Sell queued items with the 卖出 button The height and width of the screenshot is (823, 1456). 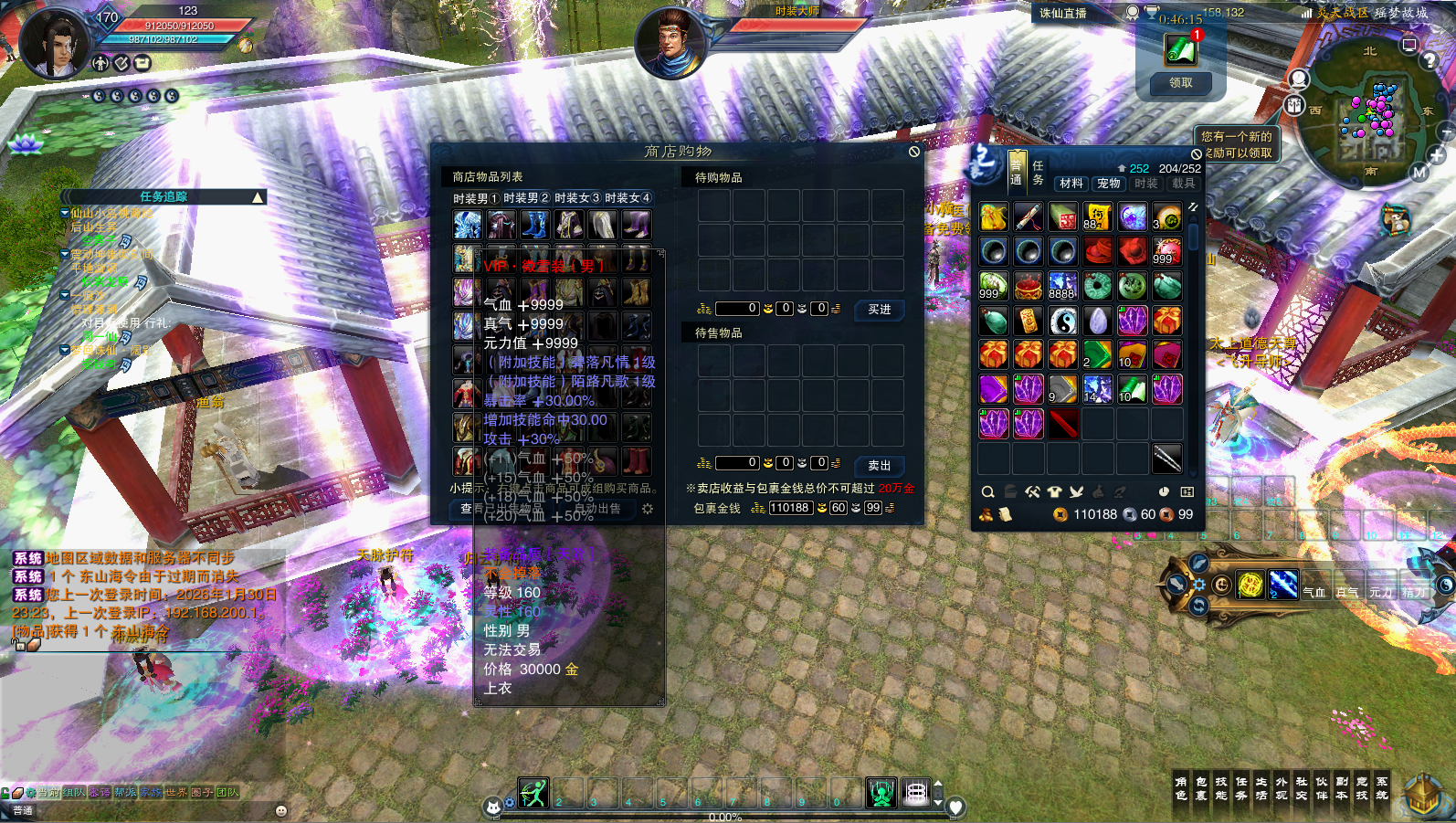point(879,465)
